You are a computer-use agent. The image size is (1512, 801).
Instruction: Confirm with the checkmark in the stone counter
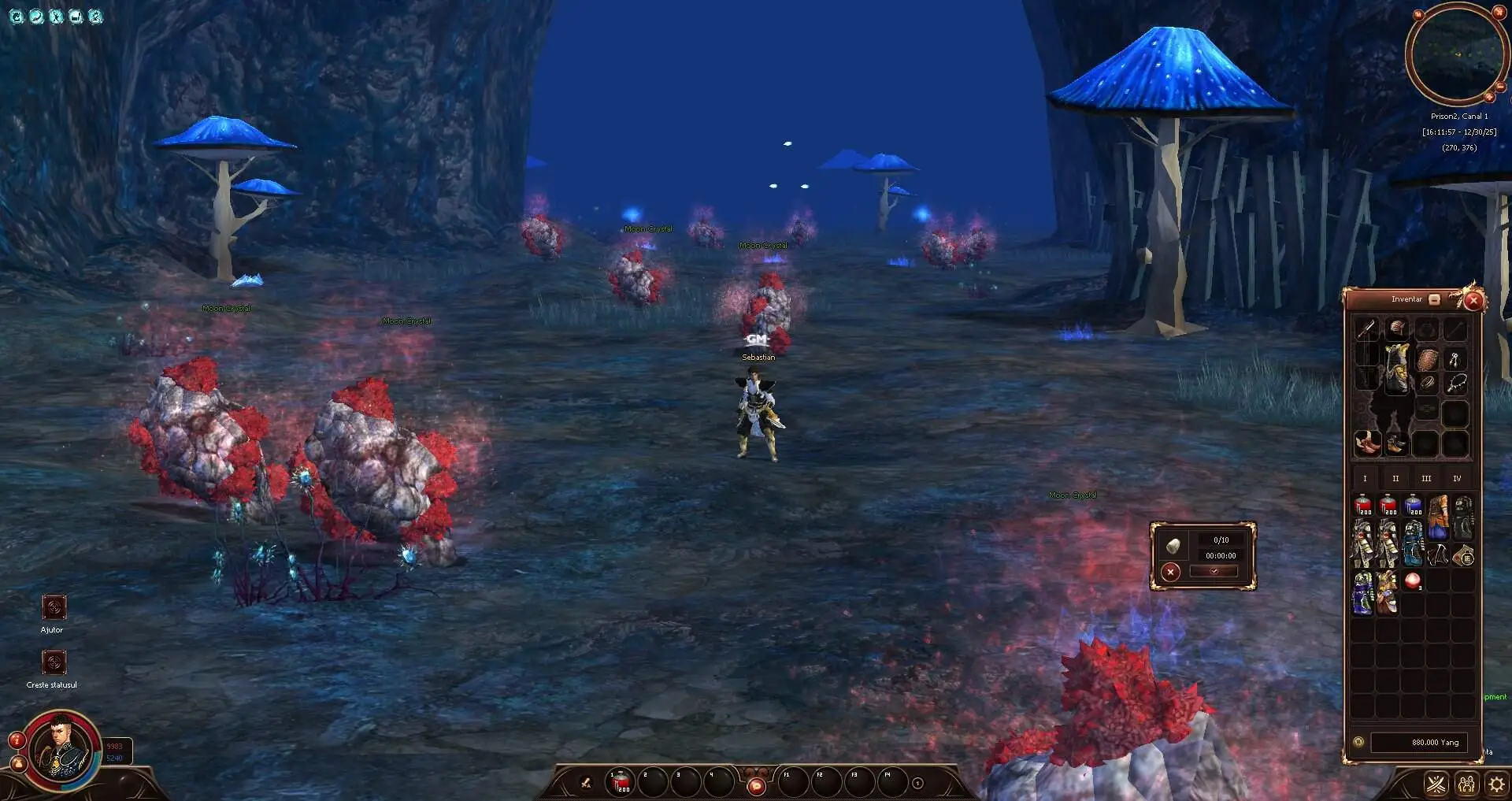pyautogui.click(x=1214, y=572)
